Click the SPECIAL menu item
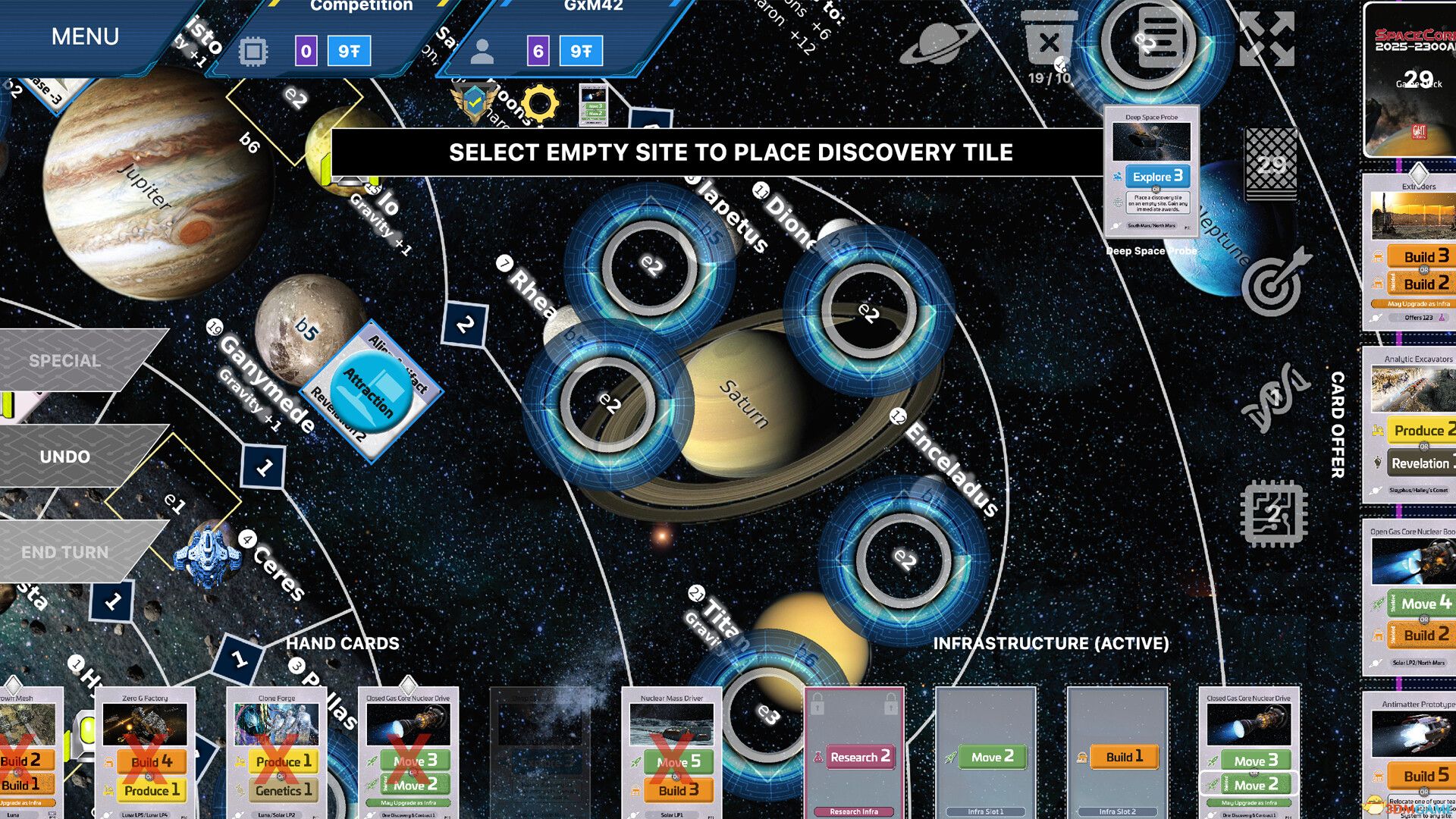1456x819 pixels. click(x=64, y=360)
